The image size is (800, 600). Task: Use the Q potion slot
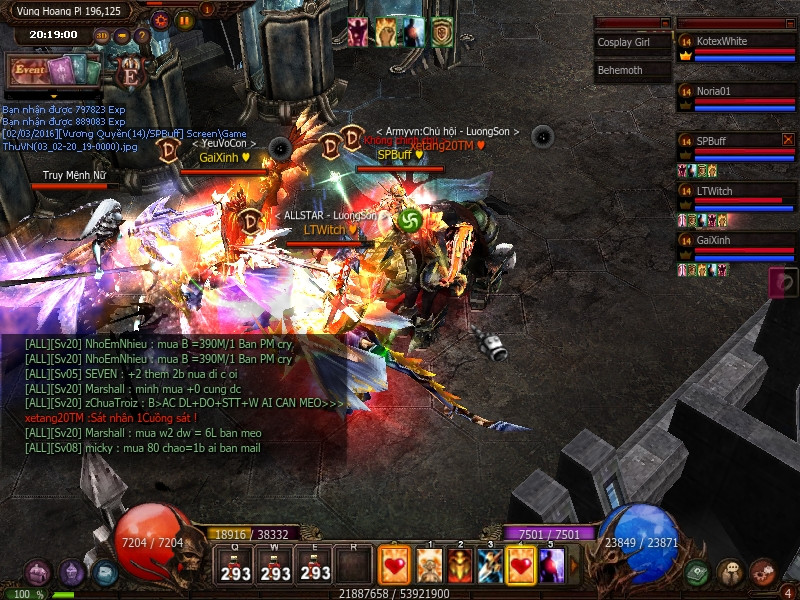point(236,565)
